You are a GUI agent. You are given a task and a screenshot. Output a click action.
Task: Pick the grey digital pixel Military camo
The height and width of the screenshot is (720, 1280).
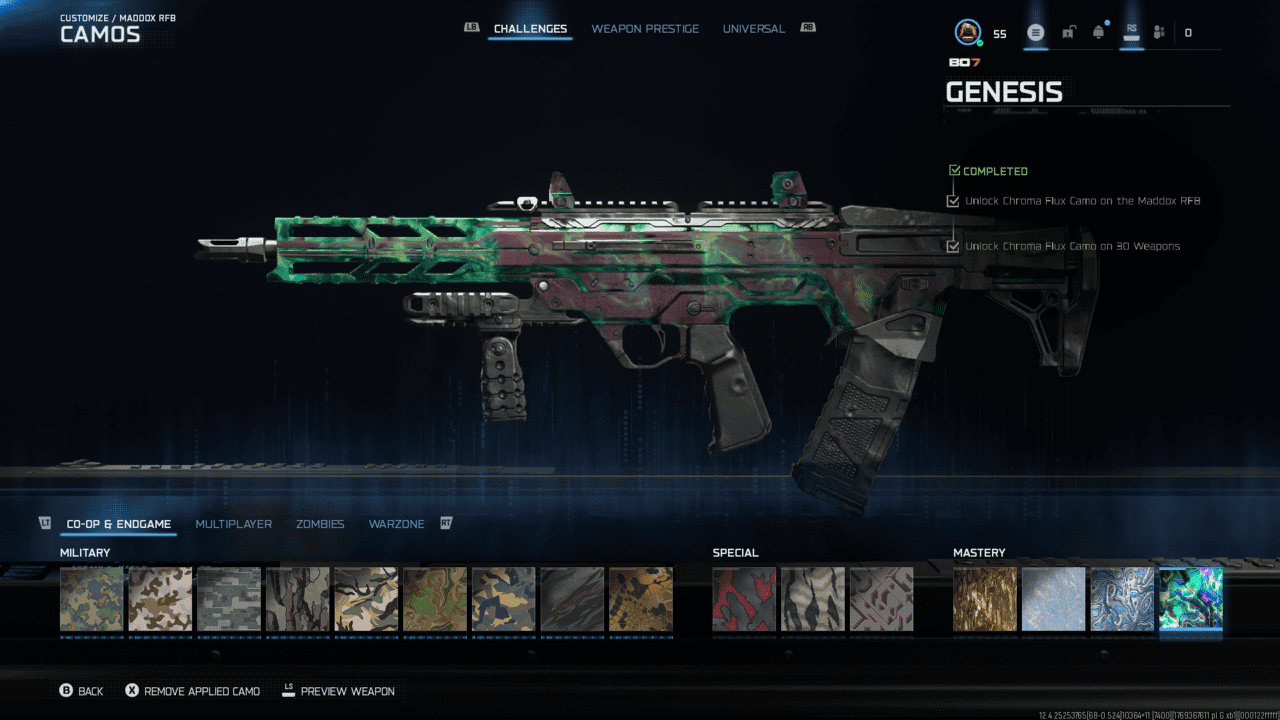(x=229, y=599)
